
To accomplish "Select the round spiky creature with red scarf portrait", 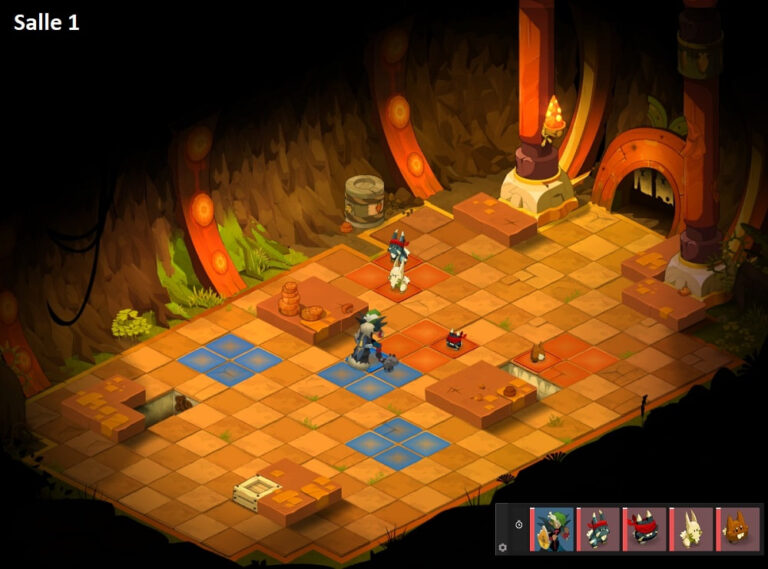I will click(645, 529).
